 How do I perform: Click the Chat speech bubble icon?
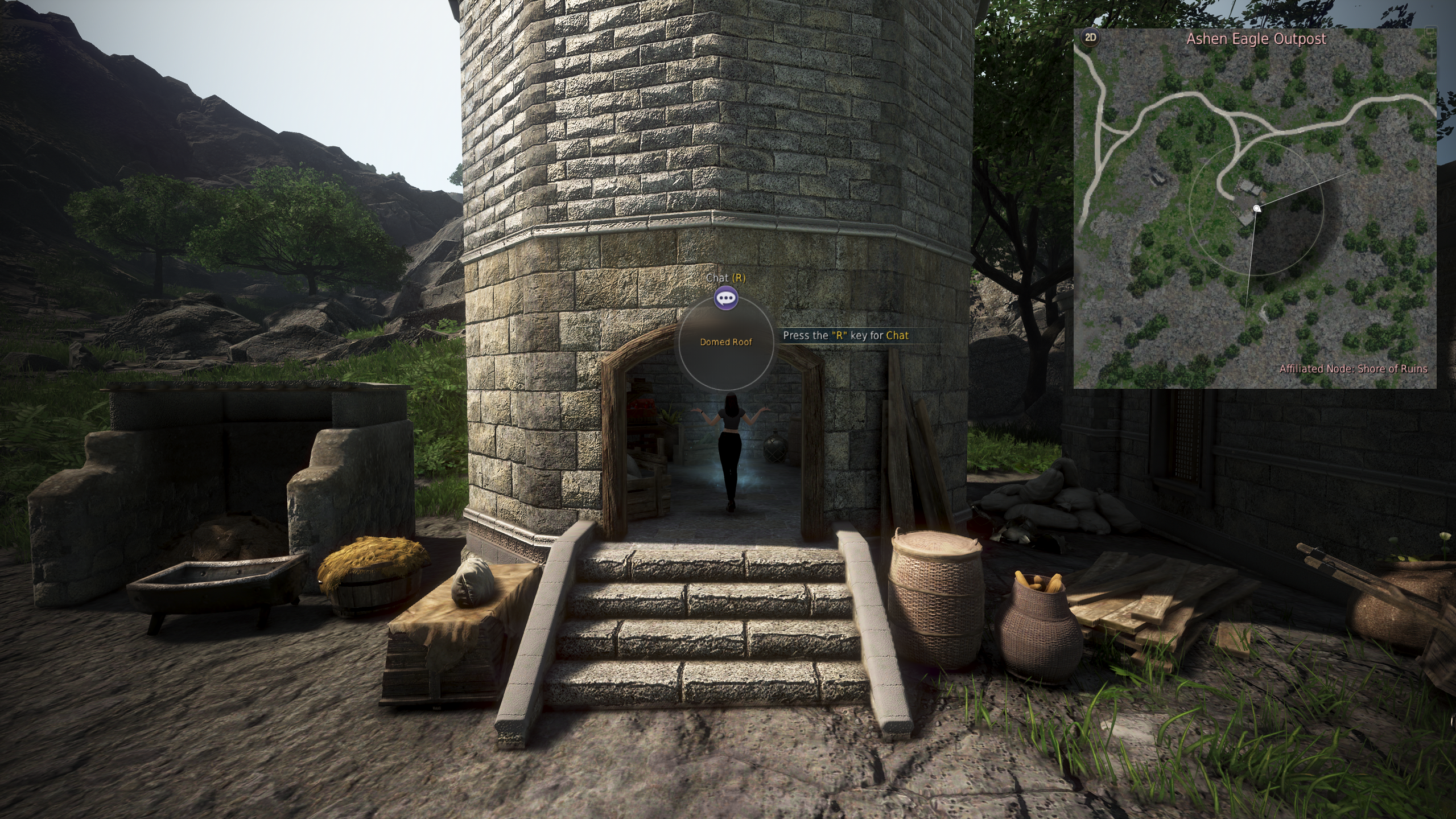coord(726,298)
